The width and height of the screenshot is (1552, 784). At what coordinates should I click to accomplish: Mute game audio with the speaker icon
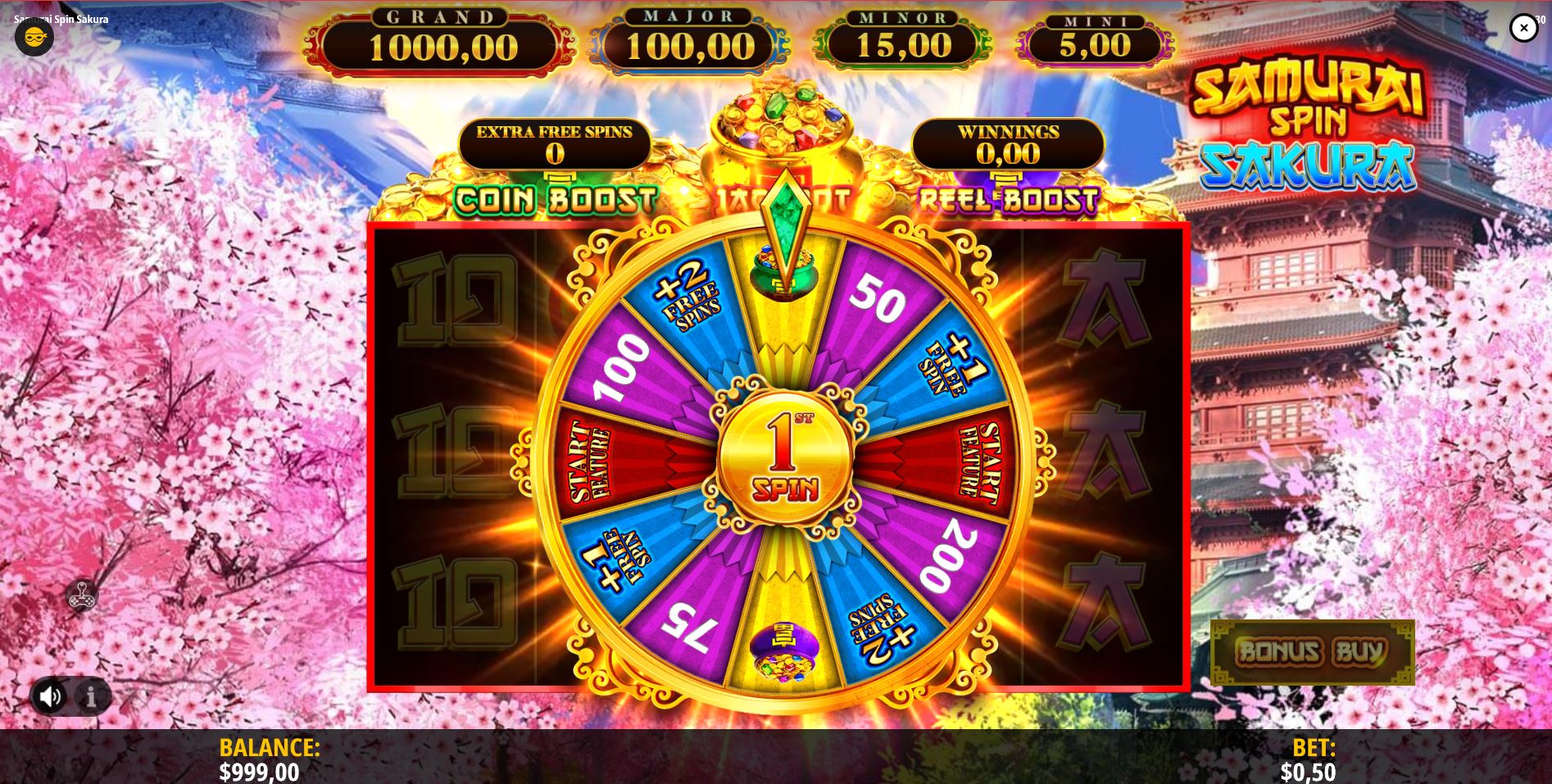[52, 696]
